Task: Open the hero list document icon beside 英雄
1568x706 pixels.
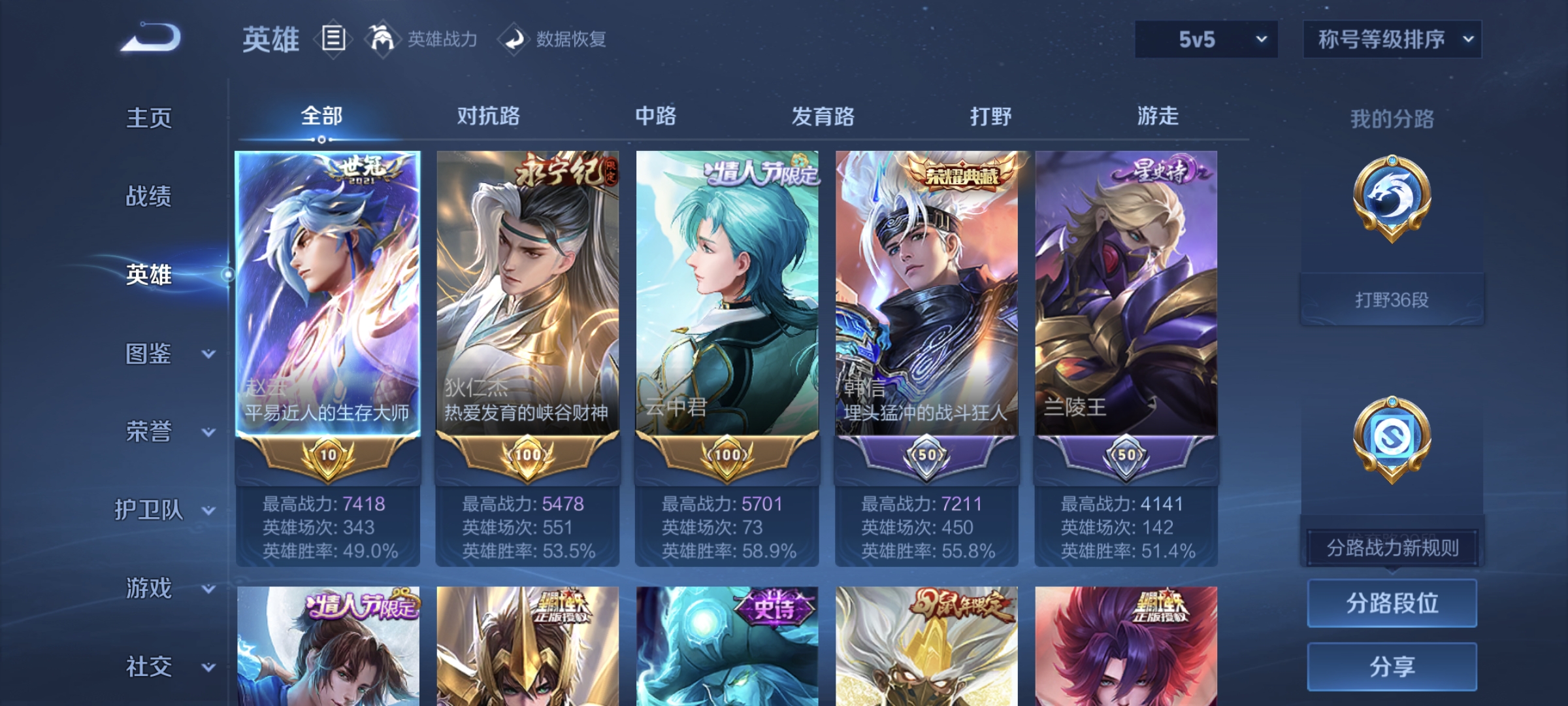Action: [333, 39]
